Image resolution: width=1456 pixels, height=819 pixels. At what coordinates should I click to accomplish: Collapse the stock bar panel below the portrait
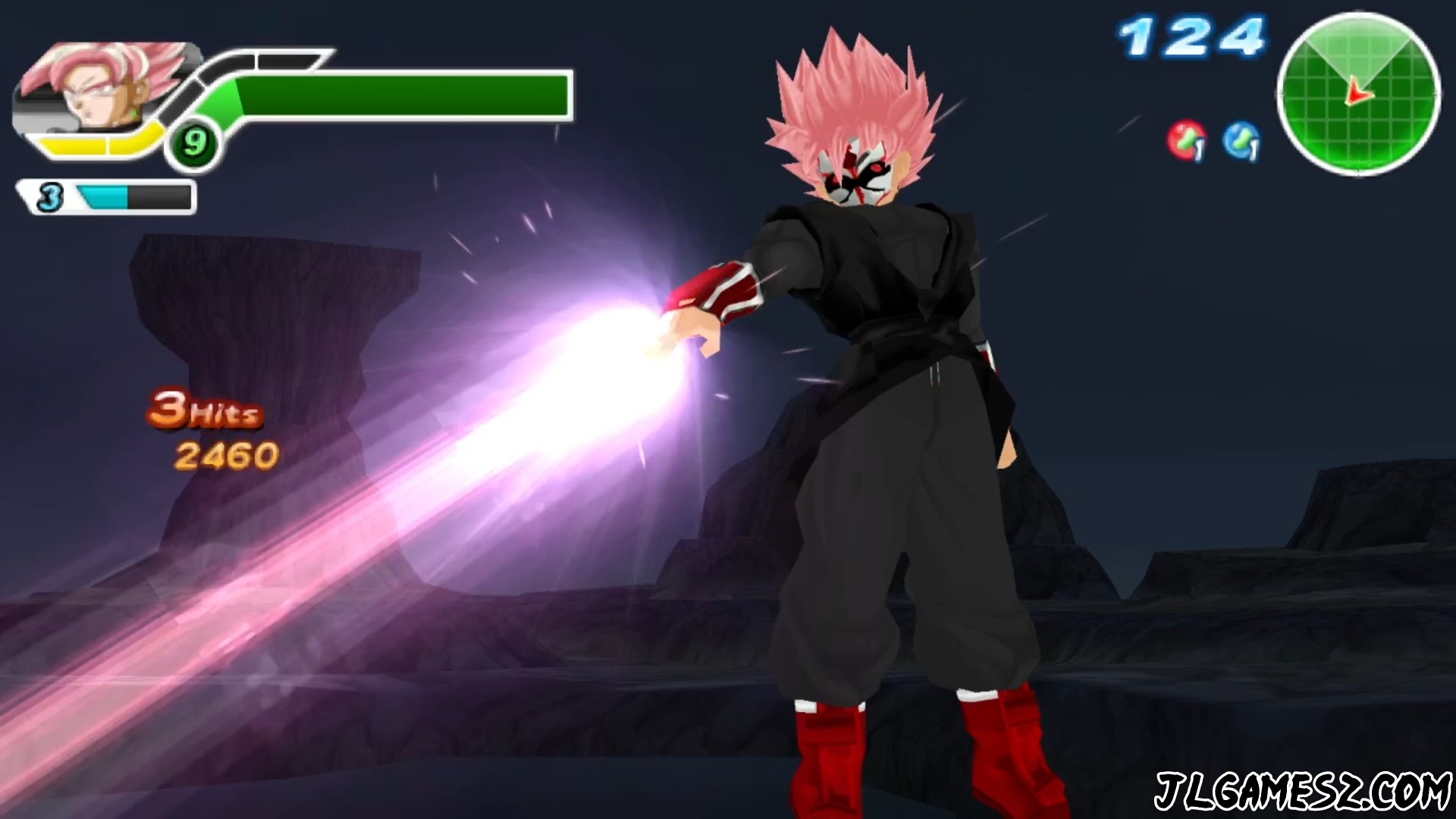pyautogui.click(x=106, y=197)
